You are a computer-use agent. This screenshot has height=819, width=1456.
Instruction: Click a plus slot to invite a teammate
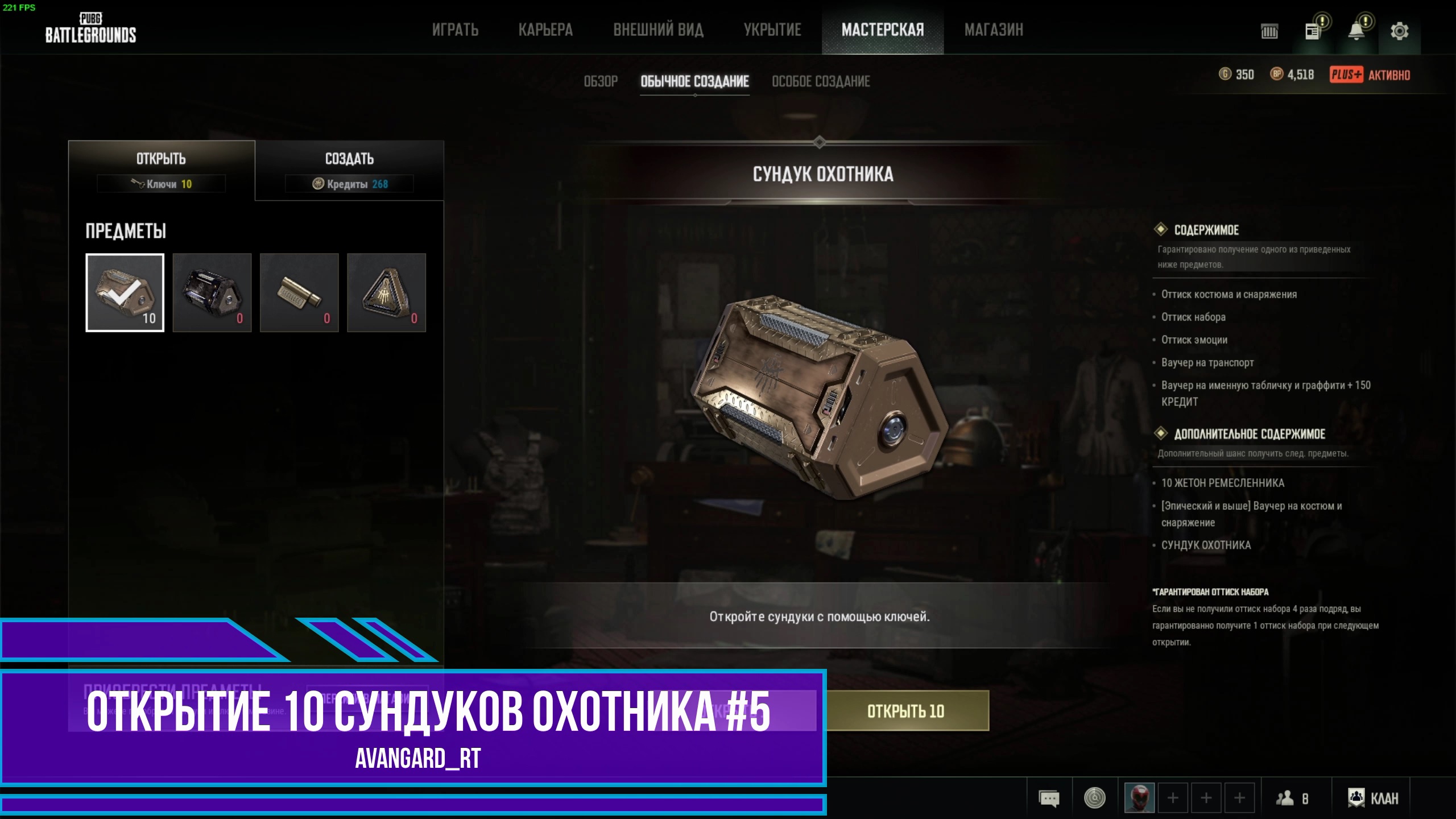1172,798
